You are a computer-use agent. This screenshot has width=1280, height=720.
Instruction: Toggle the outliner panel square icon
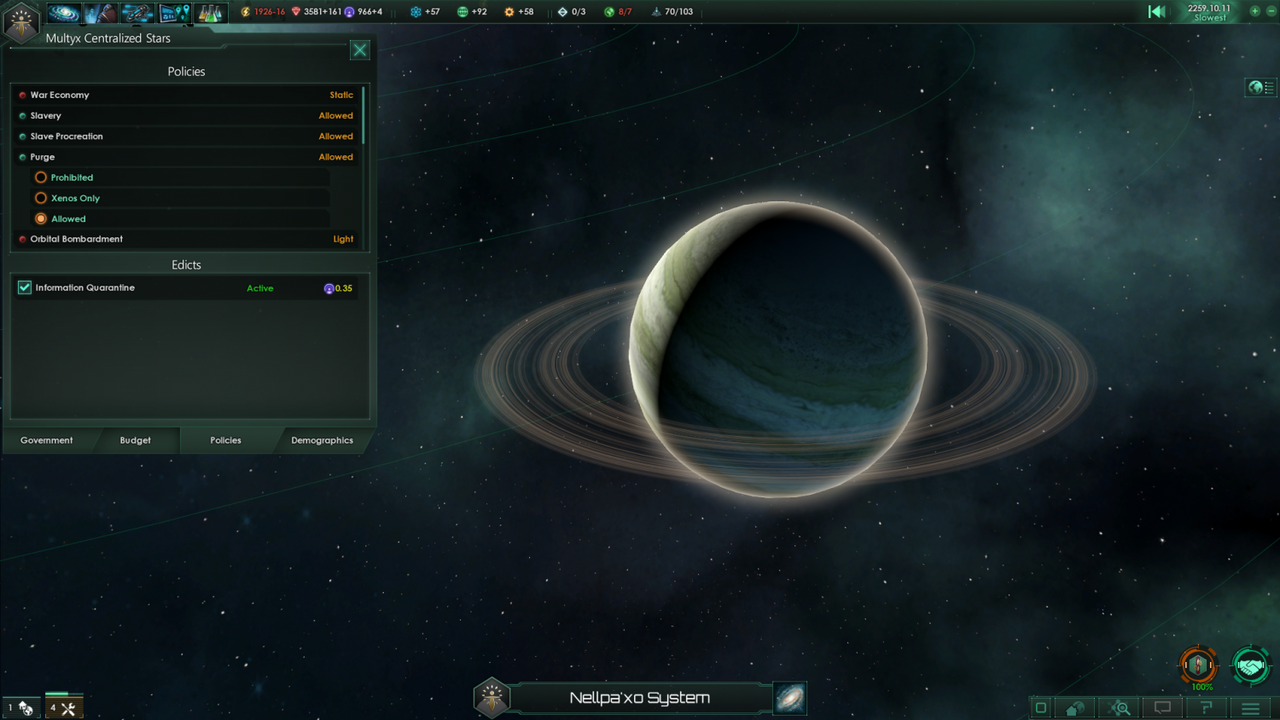[1040, 707]
